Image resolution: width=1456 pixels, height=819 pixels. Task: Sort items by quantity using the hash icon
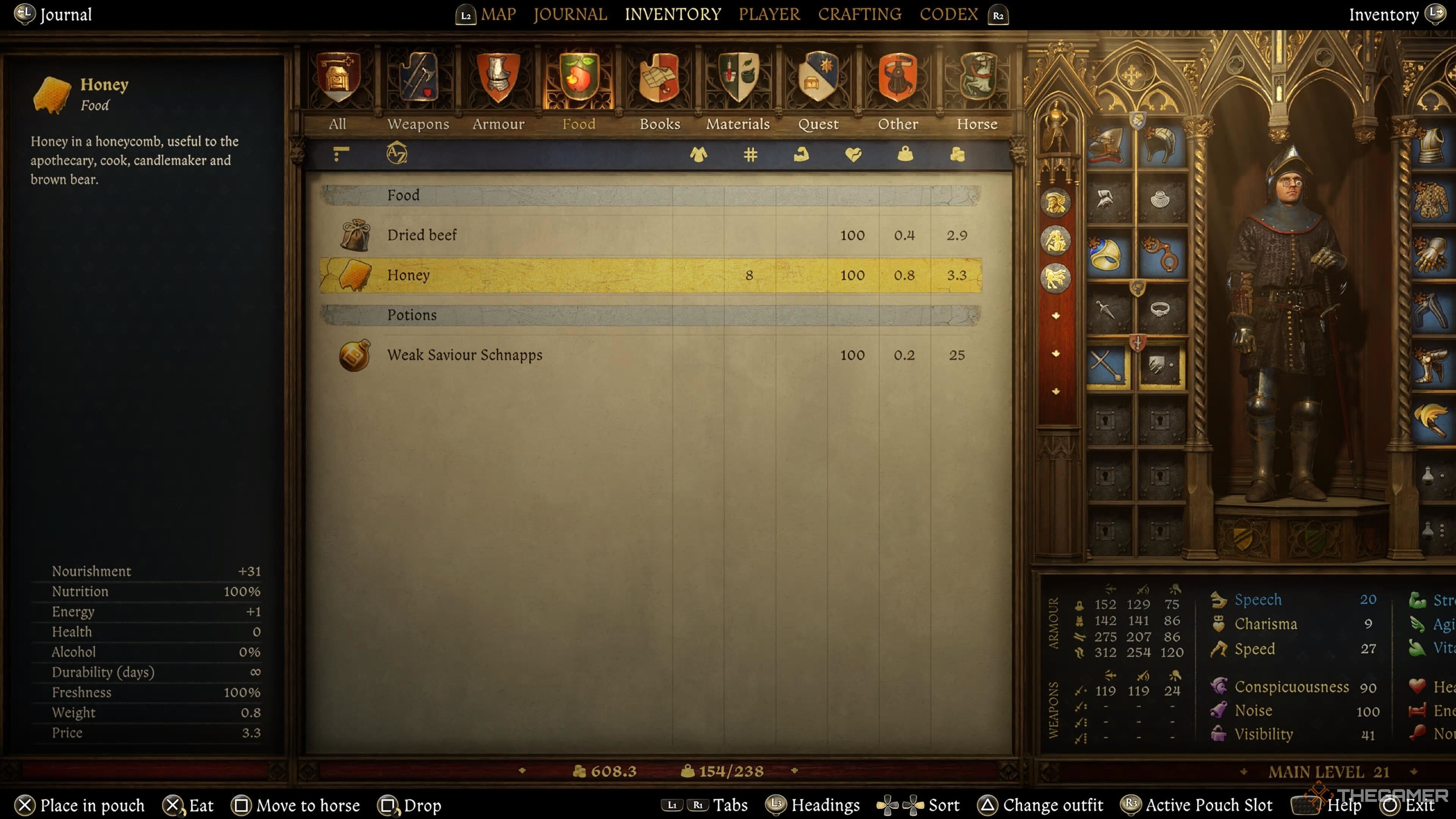750,155
